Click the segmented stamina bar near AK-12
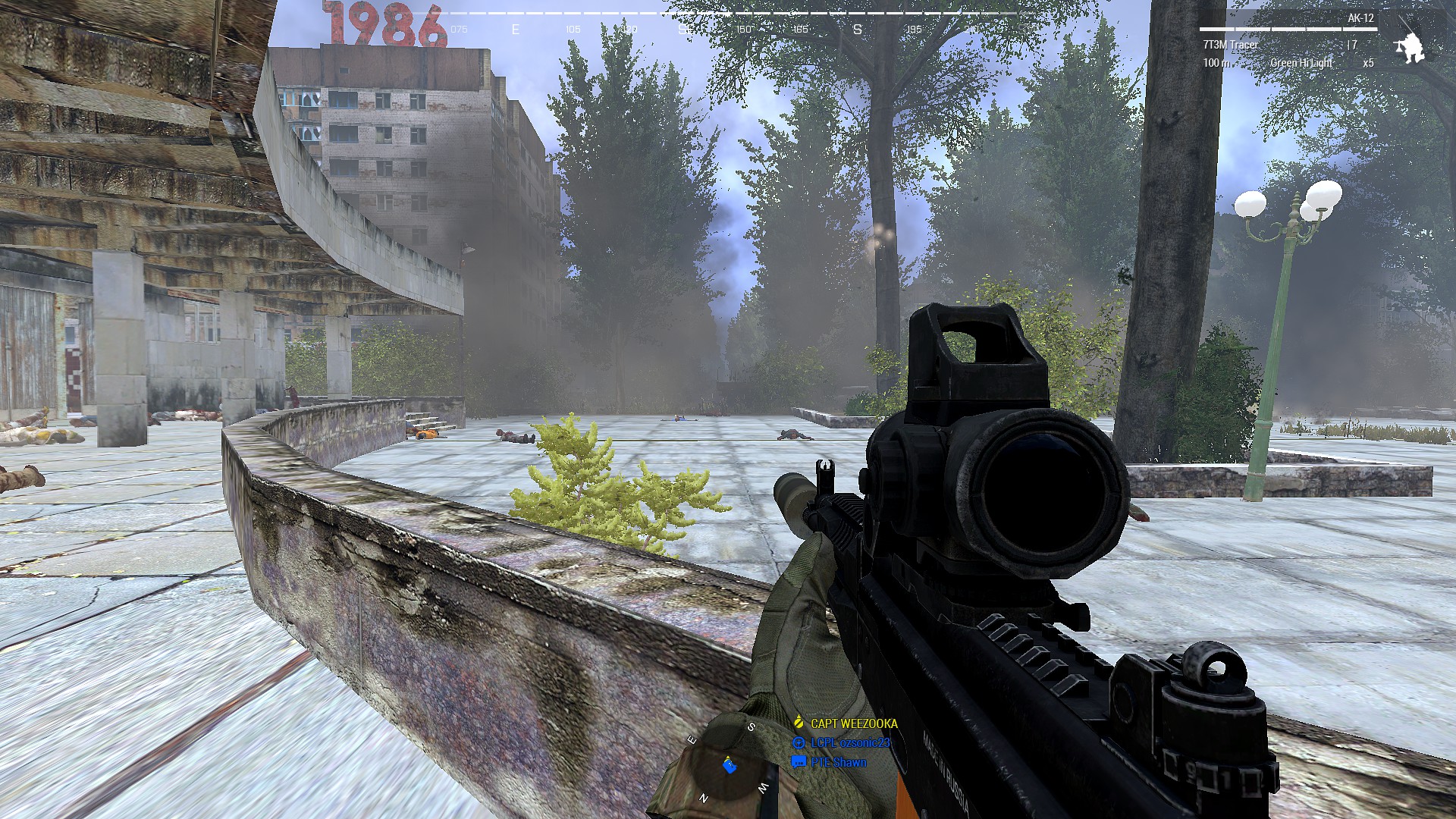This screenshot has height=819, width=1456. pos(1288,29)
